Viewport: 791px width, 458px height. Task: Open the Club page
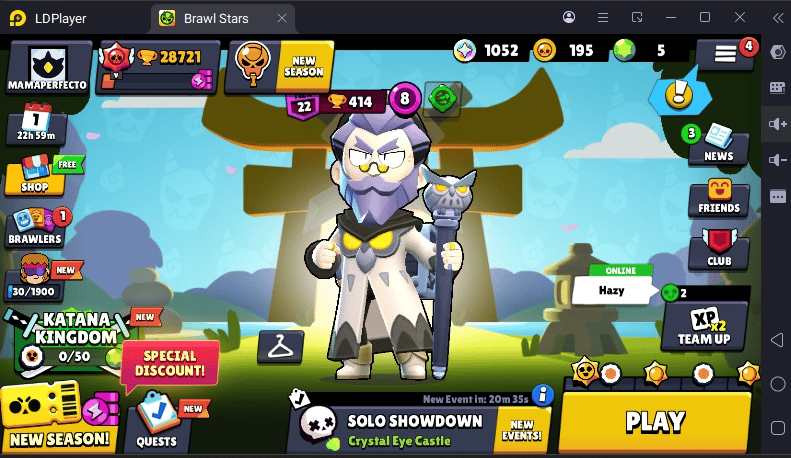tap(718, 248)
